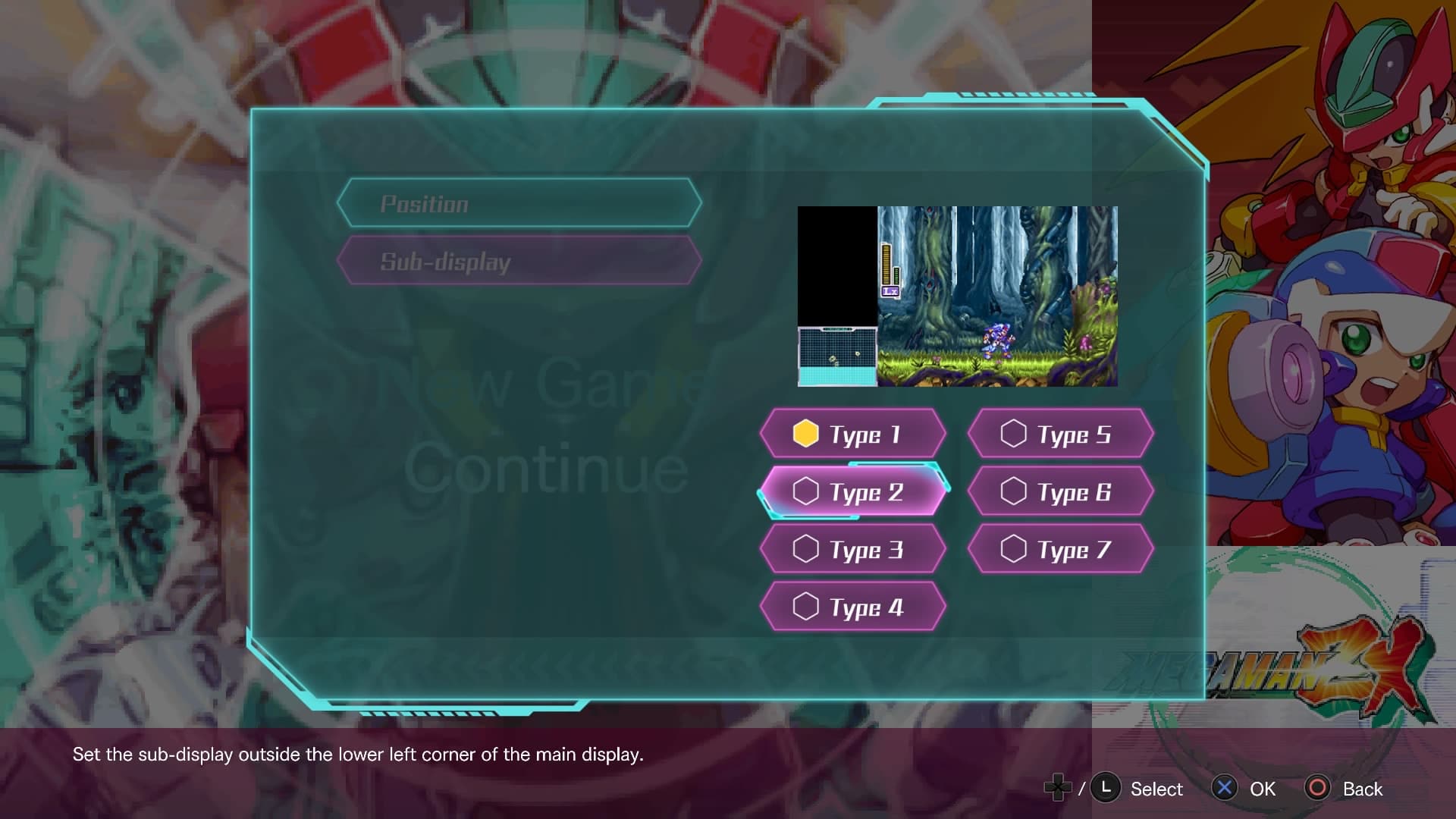1456x819 pixels.
Task: Open the Sub-display setting
Action: tap(519, 261)
